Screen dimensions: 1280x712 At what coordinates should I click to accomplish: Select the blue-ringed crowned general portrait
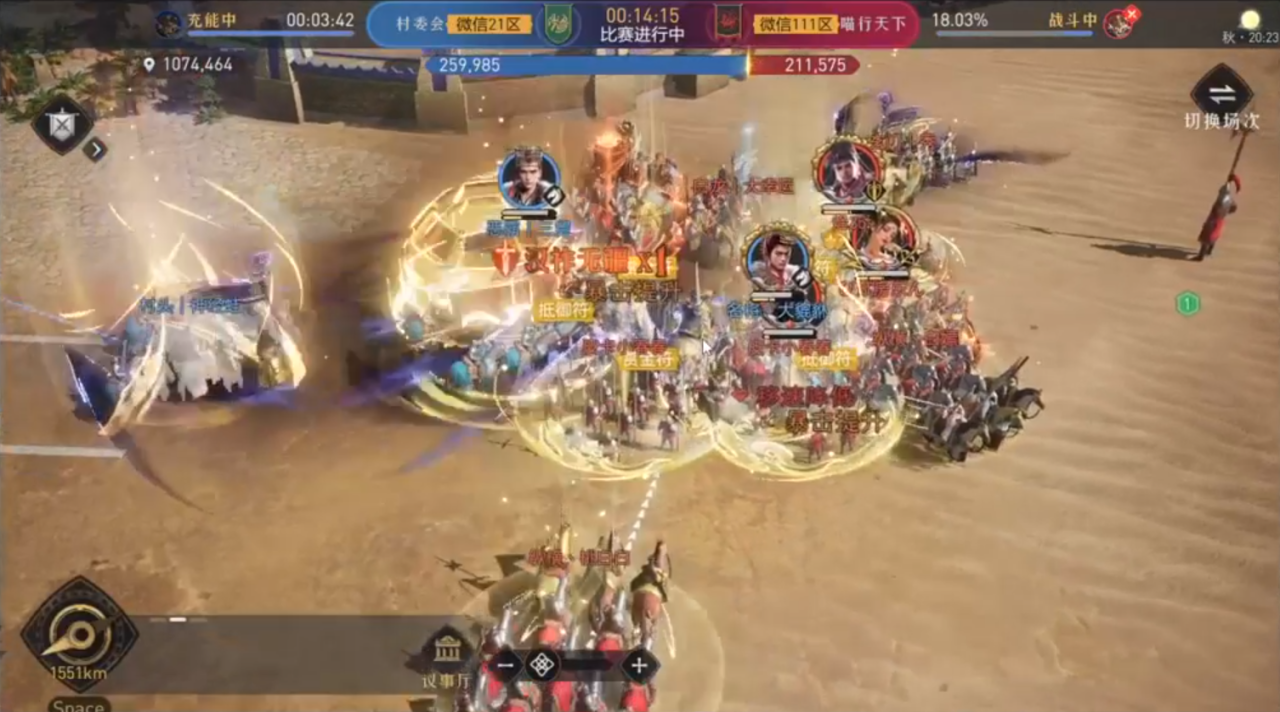click(x=529, y=179)
